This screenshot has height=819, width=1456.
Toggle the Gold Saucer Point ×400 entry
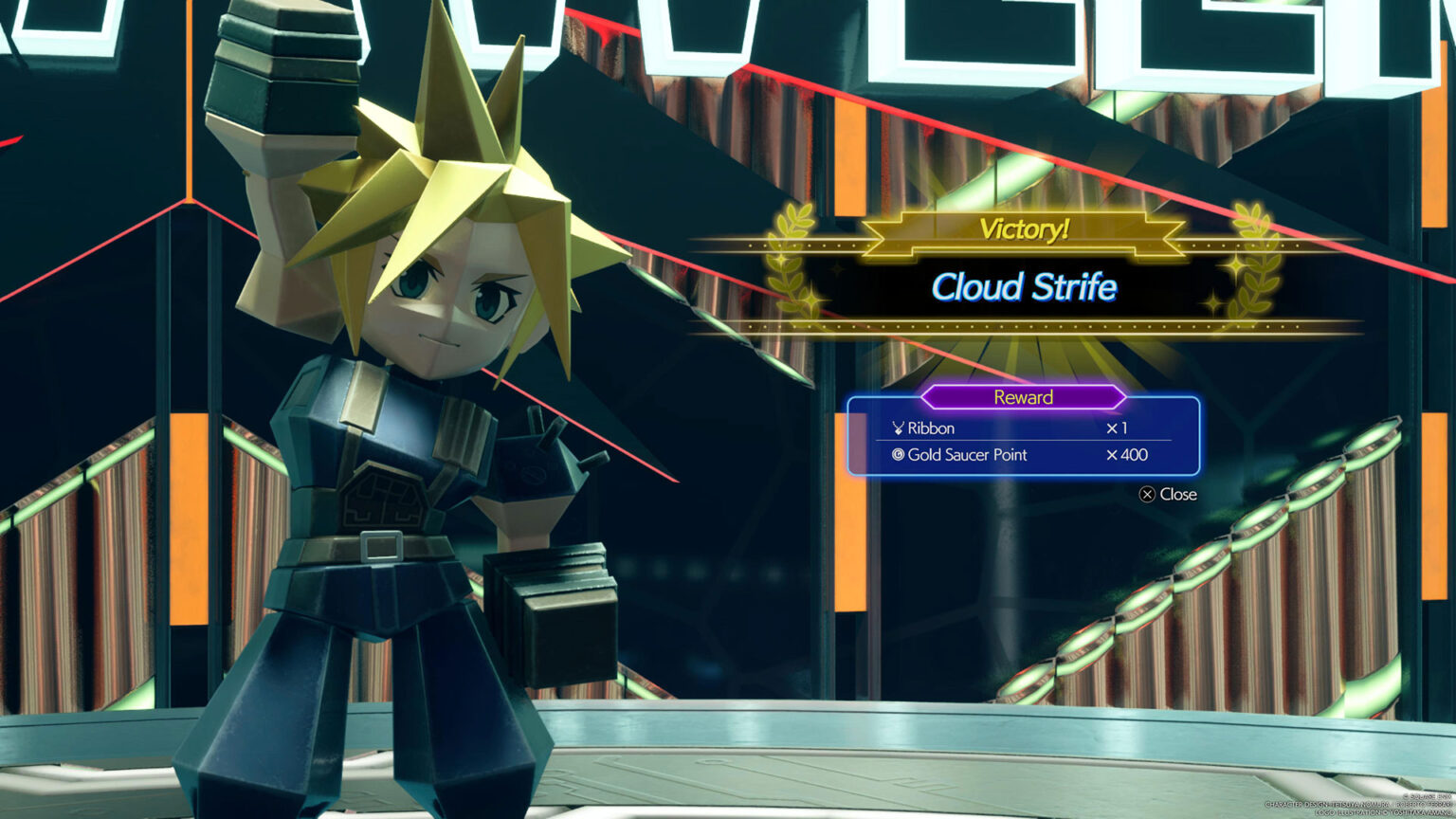point(1127,454)
